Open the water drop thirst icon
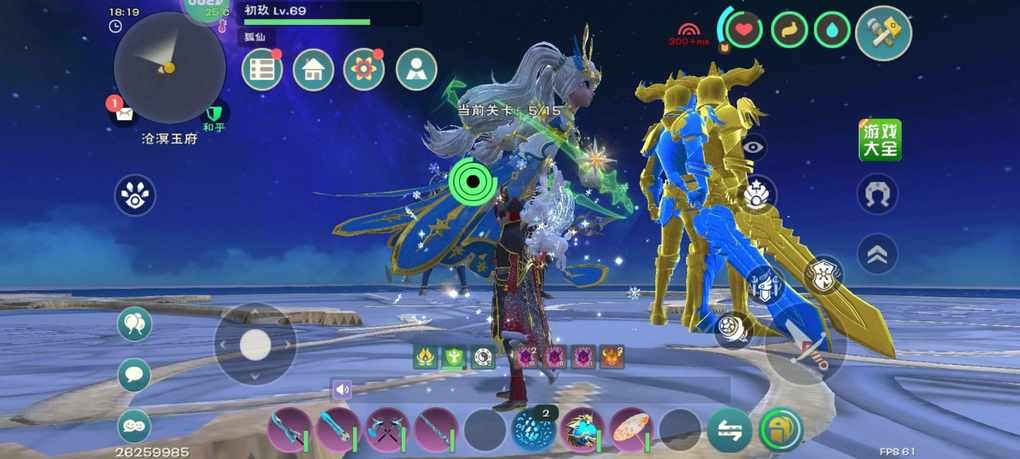 pyautogui.click(x=832, y=29)
